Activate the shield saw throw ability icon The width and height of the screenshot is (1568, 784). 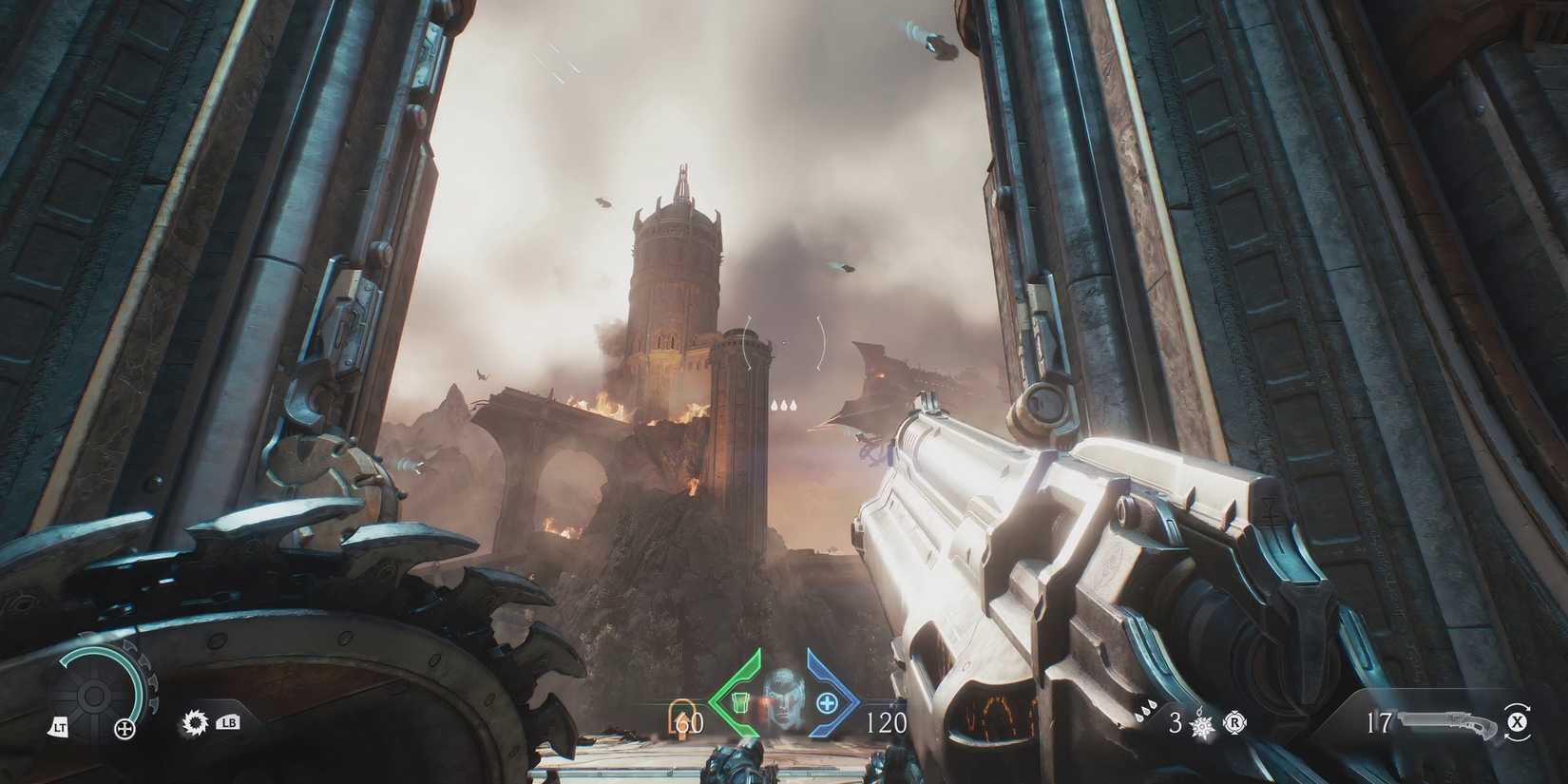[x=193, y=723]
